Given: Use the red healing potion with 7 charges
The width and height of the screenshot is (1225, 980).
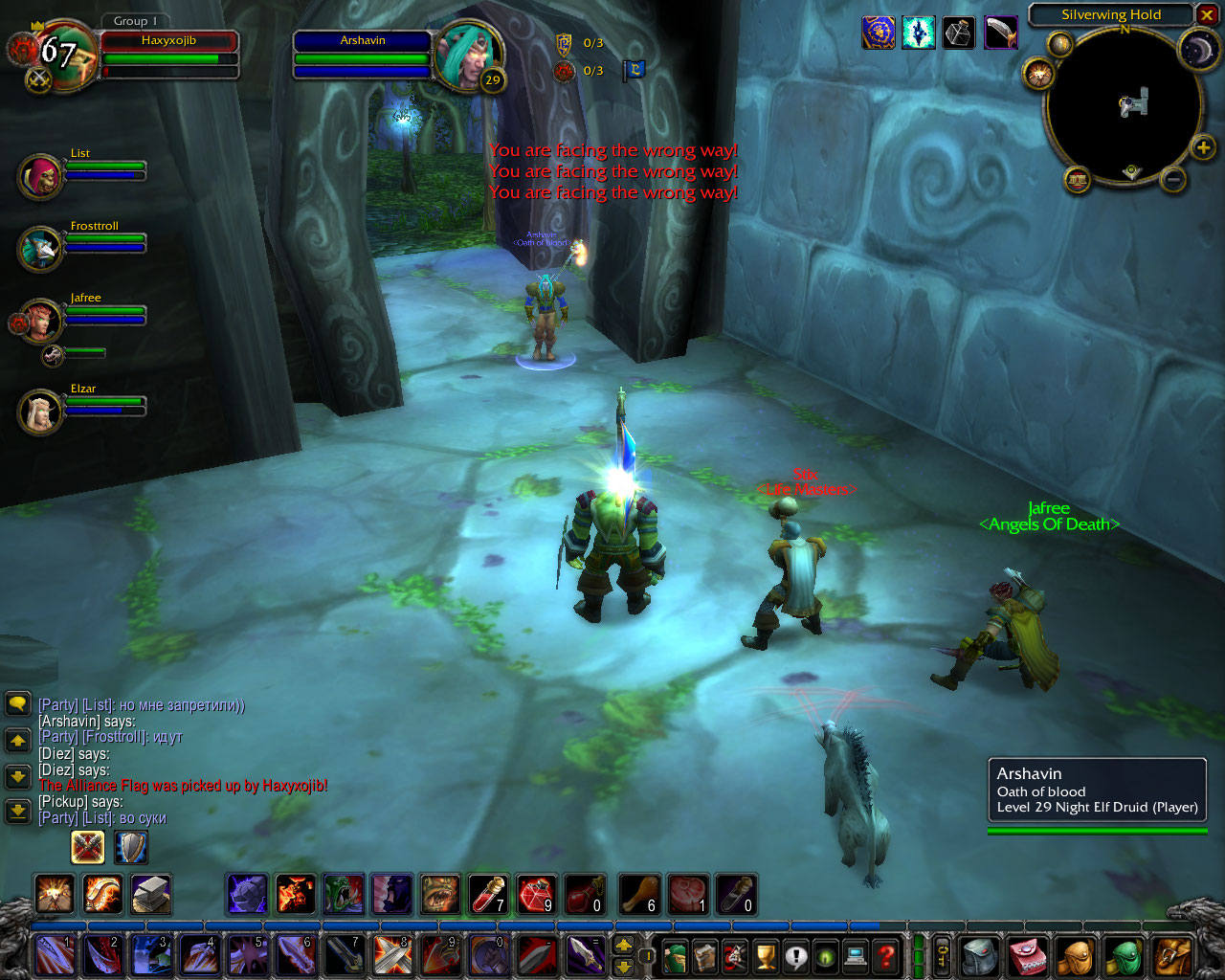Looking at the screenshot, I should pos(488,894).
